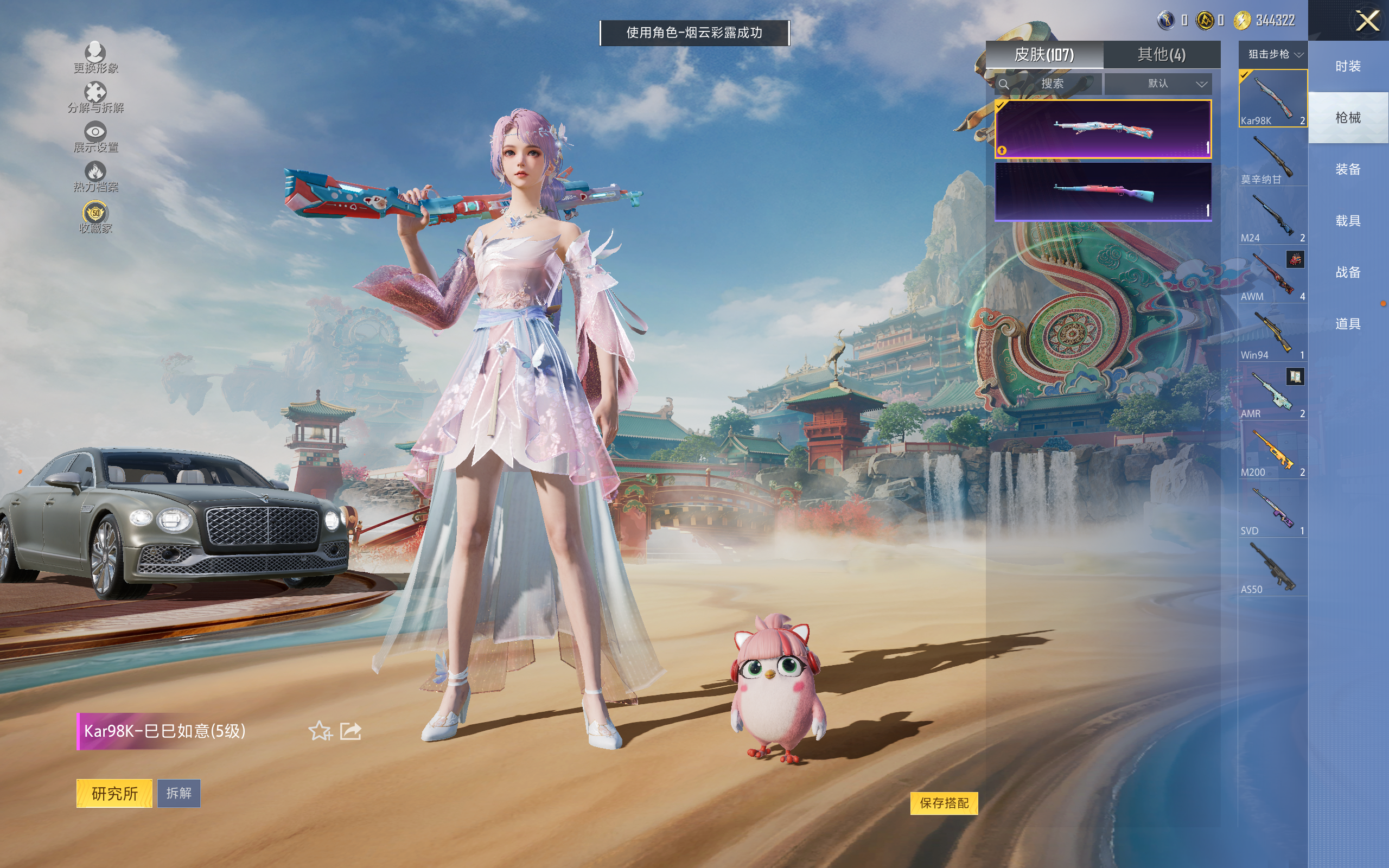Close the inventory screen with X
This screenshot has width=1389, height=868.
tap(1367, 21)
